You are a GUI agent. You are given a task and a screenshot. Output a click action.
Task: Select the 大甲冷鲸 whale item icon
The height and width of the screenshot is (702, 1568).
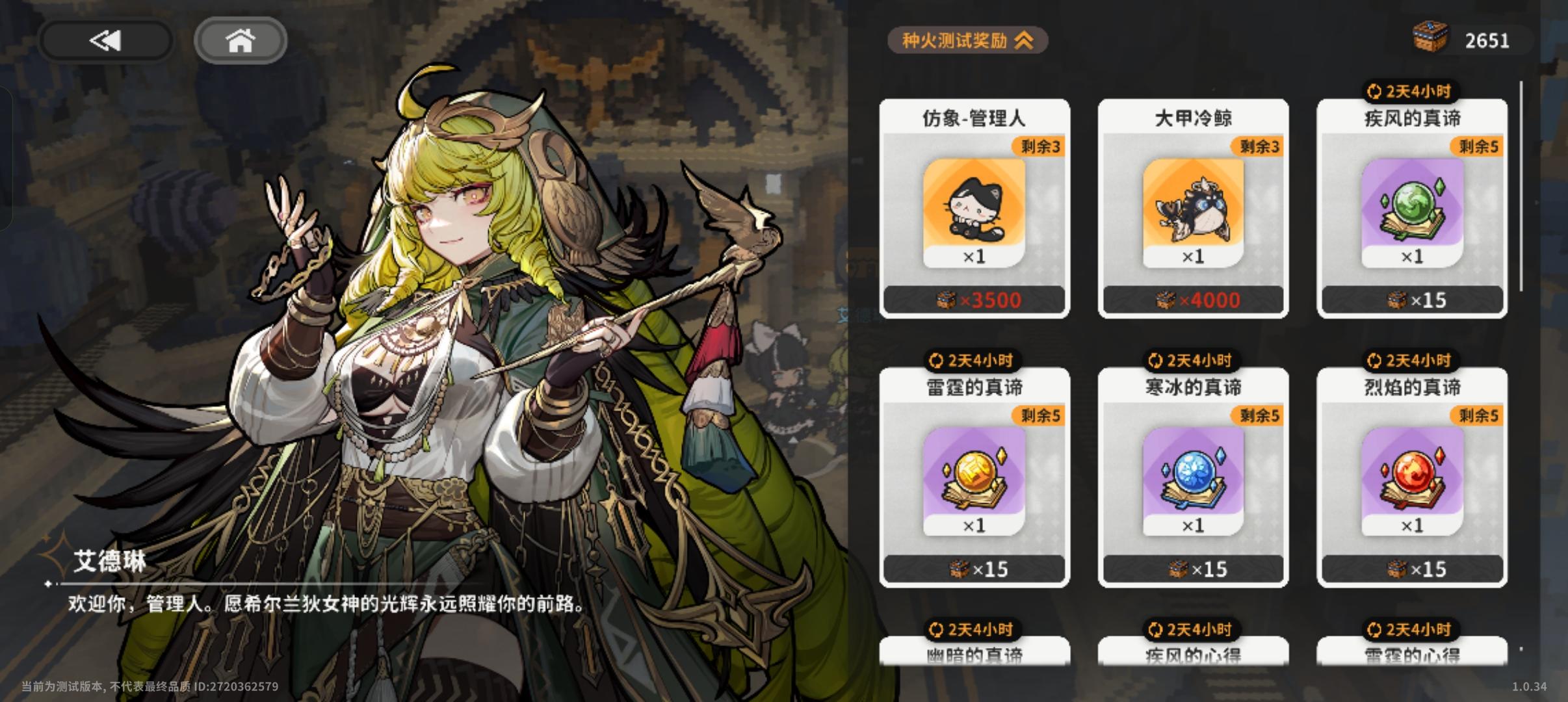point(1195,214)
